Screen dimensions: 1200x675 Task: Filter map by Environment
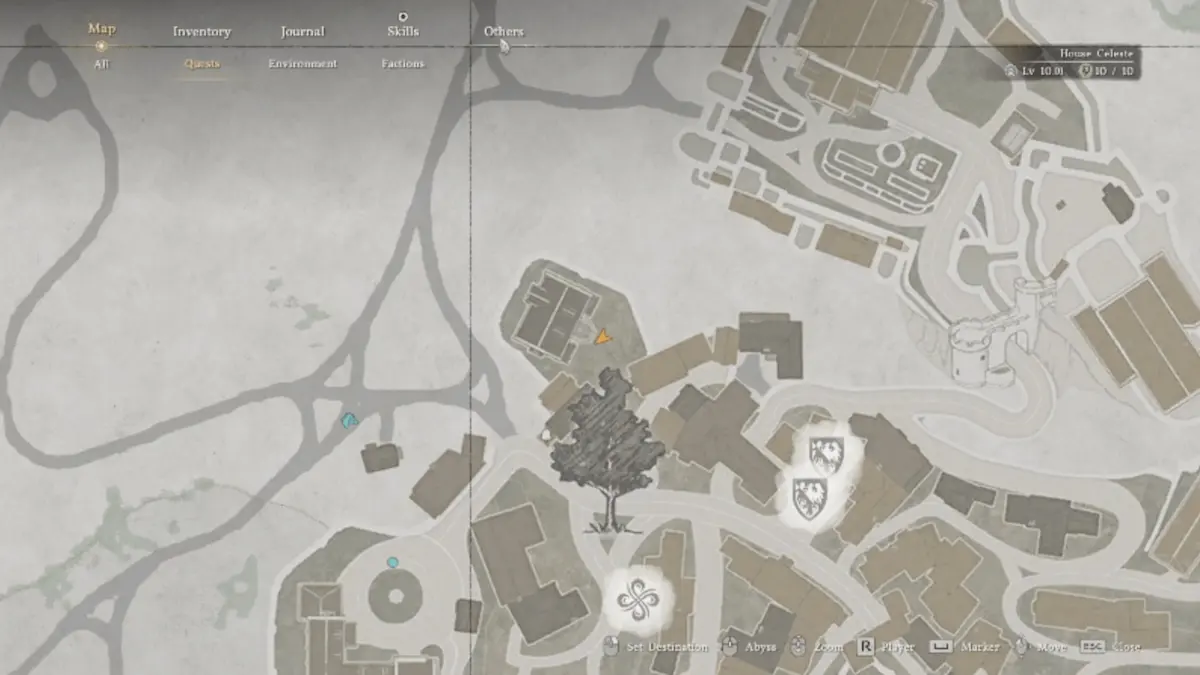click(x=302, y=64)
